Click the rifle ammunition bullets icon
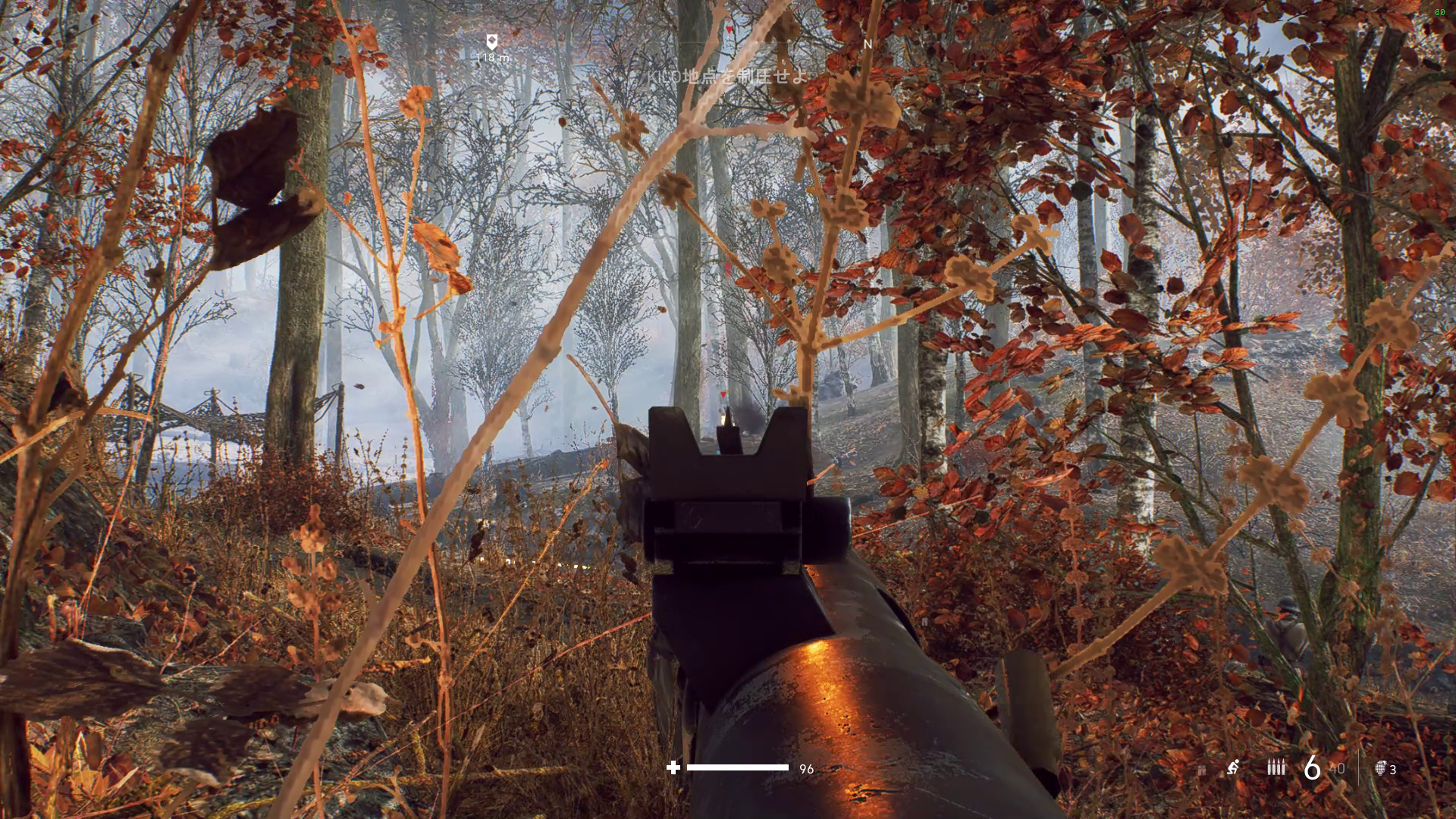Image resolution: width=1456 pixels, height=819 pixels. pos(1276,767)
